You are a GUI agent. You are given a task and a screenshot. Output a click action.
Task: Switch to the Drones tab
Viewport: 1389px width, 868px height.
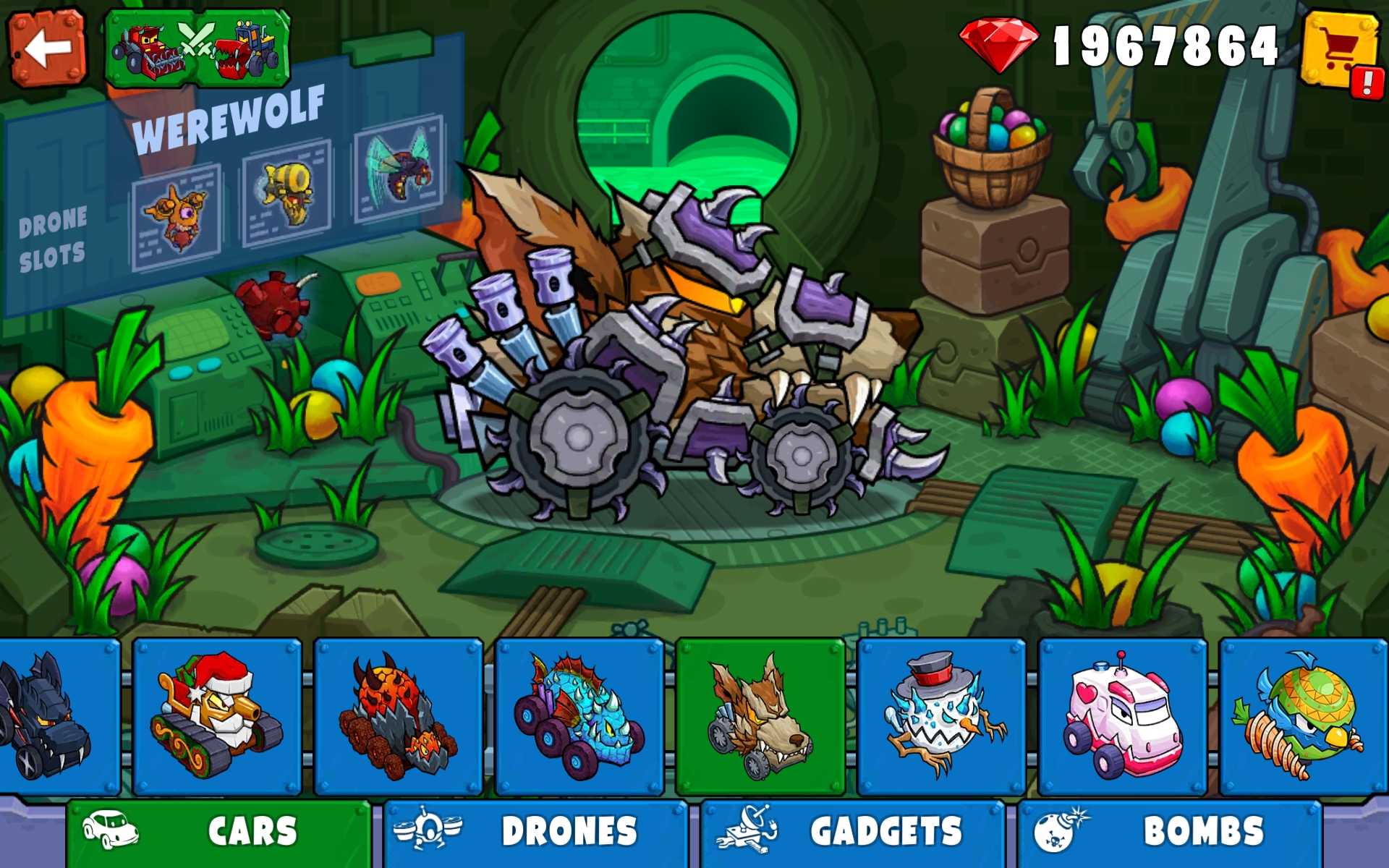(535, 832)
